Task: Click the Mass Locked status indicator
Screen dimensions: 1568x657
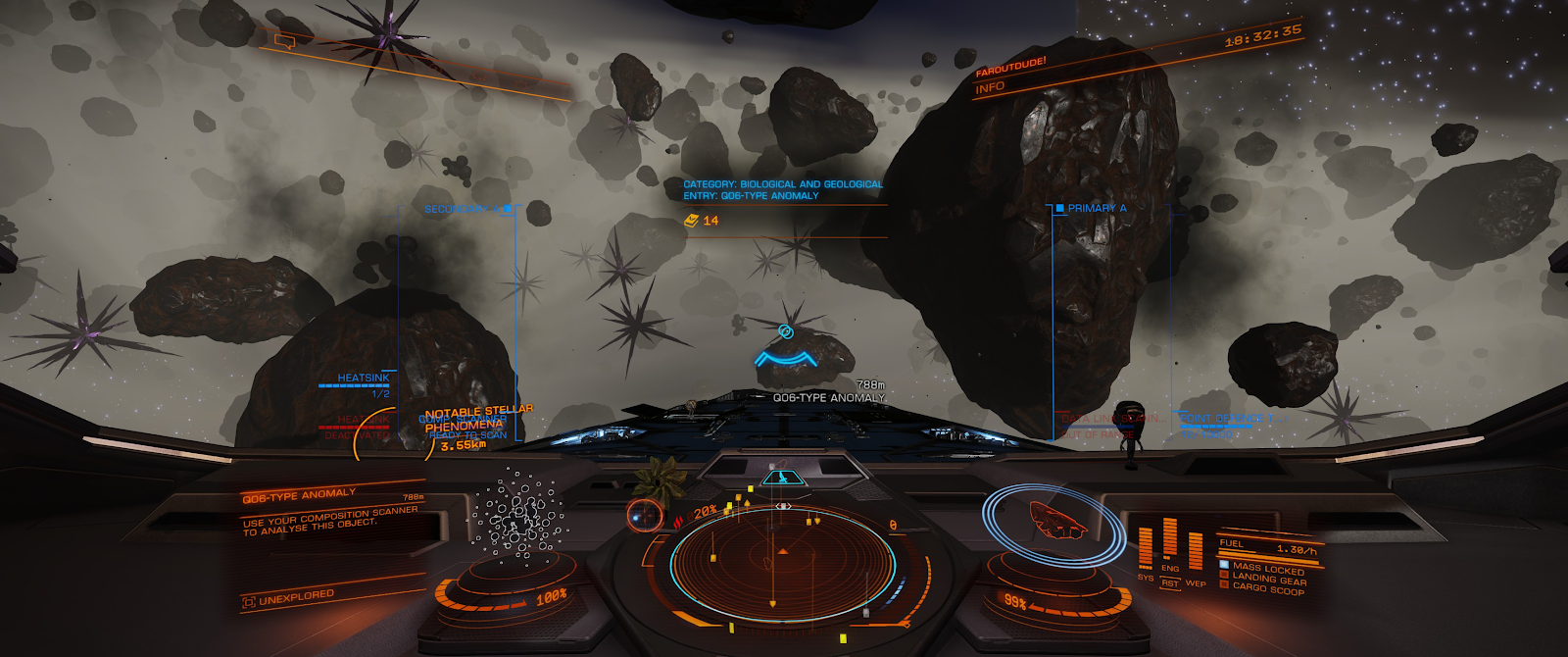Action: tap(1268, 568)
